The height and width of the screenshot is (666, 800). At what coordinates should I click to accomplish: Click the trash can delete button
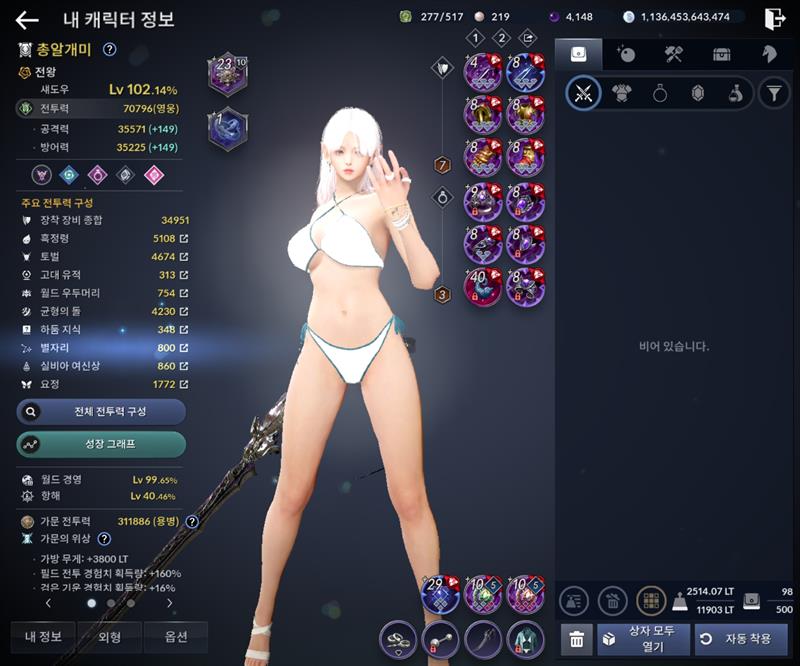575,639
